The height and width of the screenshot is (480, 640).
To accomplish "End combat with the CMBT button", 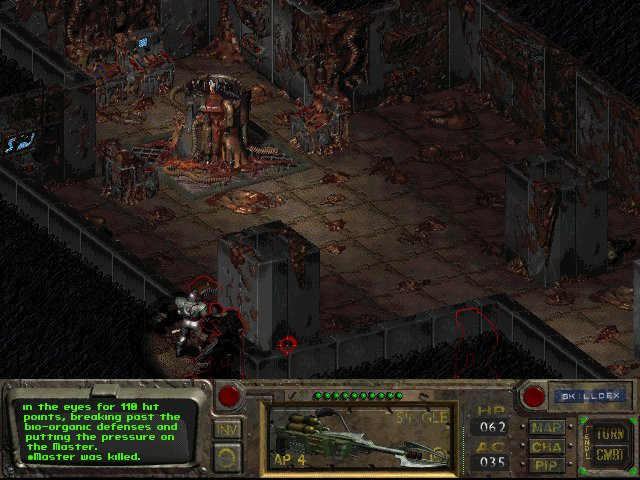I will (609, 455).
